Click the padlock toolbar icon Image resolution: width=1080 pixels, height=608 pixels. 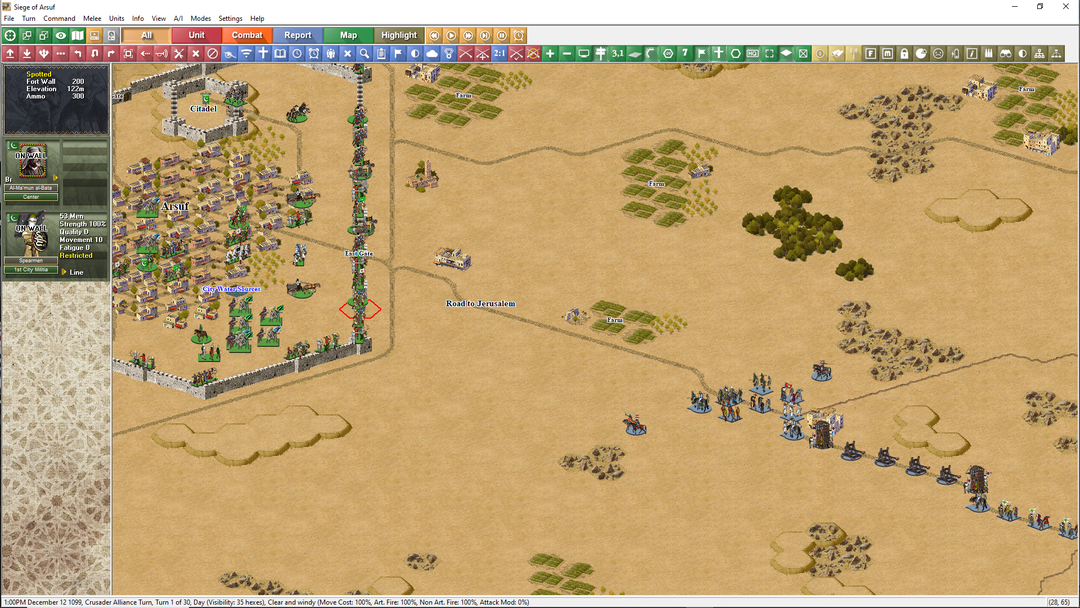point(904,53)
